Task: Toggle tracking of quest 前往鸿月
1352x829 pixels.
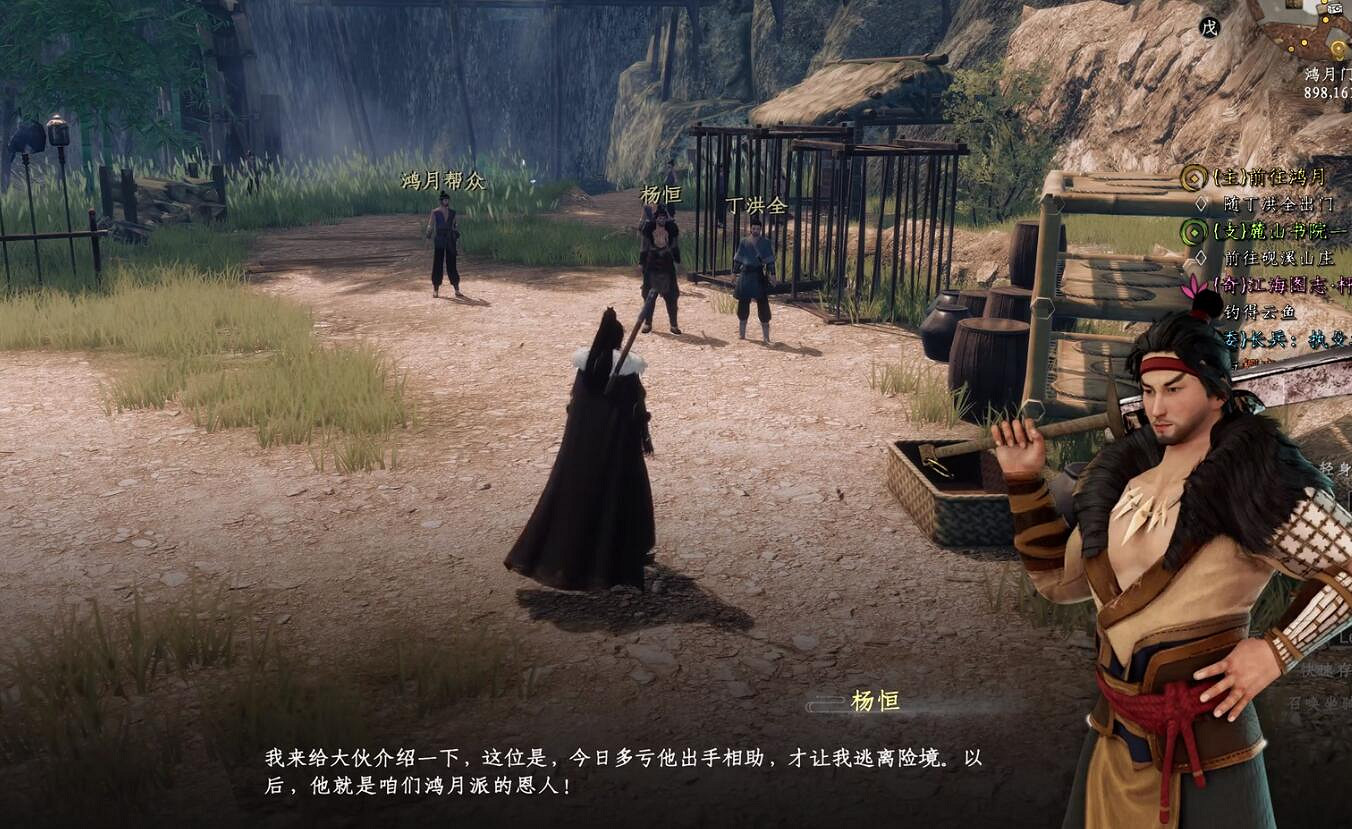Action: (1272, 178)
